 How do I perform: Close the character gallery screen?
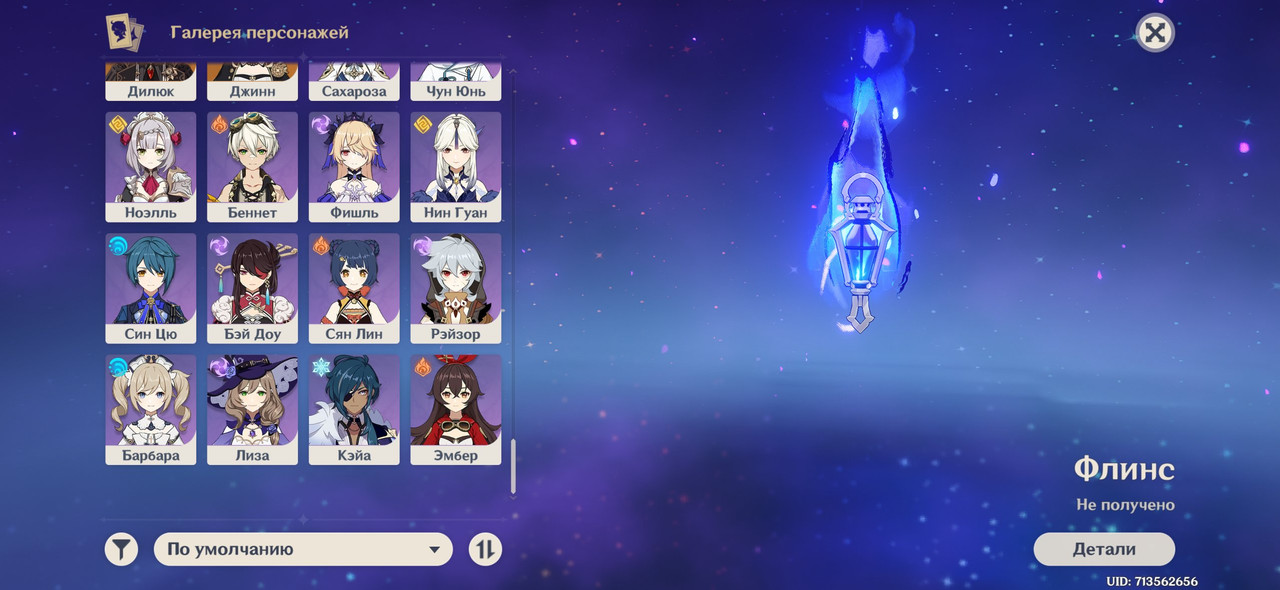1155,33
